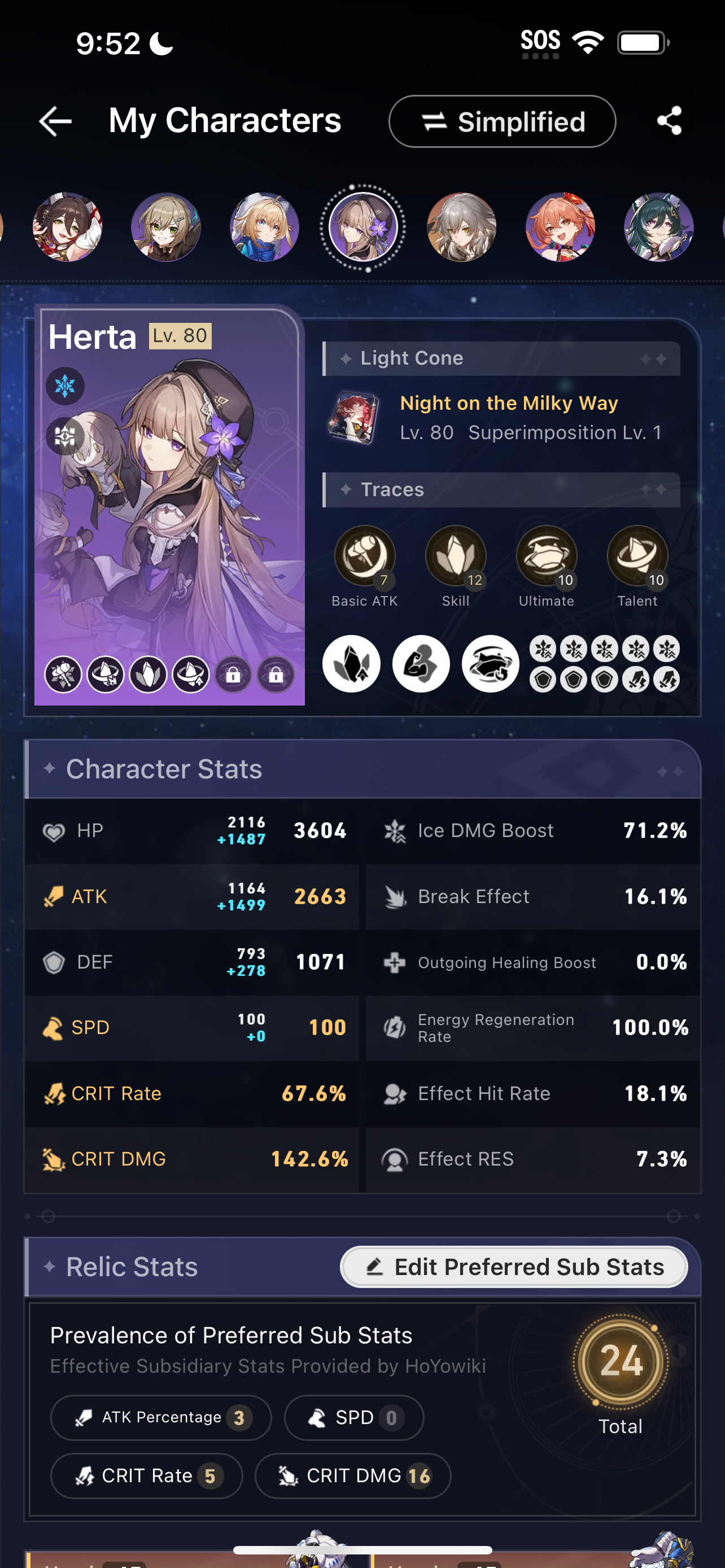Open the CRIT DMG 16 sub stat chip
This screenshot has height=1568, width=725.
click(353, 1475)
